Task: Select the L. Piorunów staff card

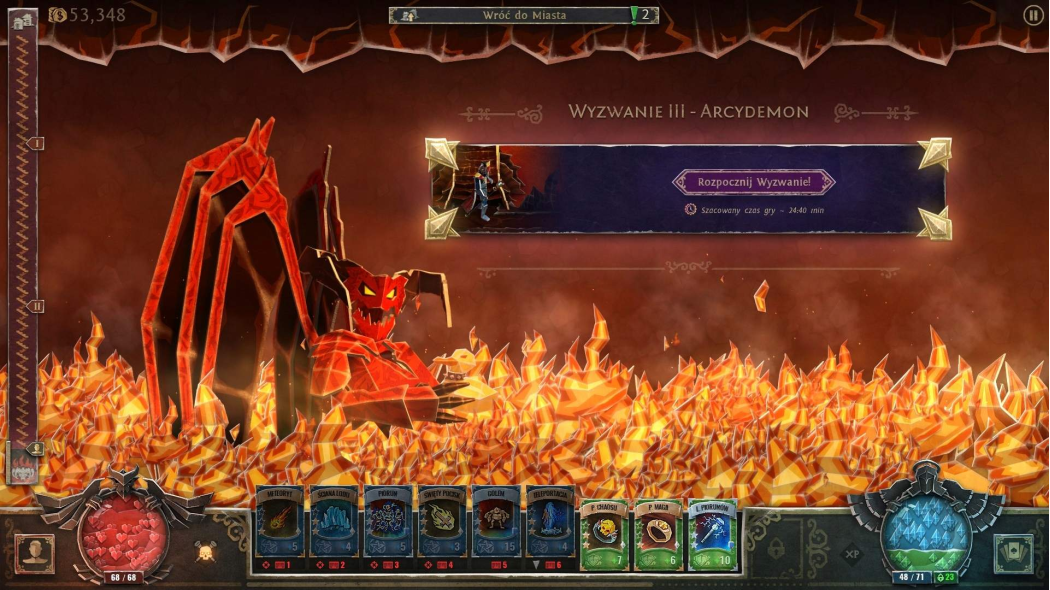Action: [713, 534]
